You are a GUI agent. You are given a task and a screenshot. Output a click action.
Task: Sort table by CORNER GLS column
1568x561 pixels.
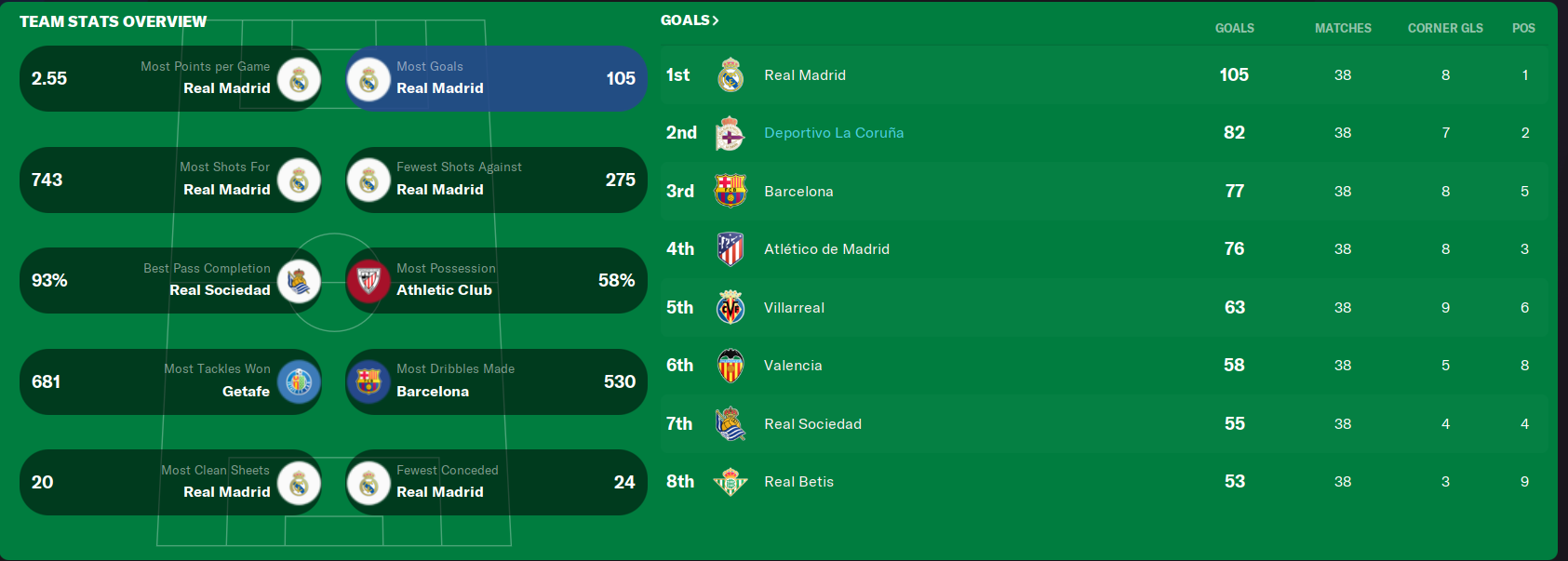click(x=1445, y=29)
